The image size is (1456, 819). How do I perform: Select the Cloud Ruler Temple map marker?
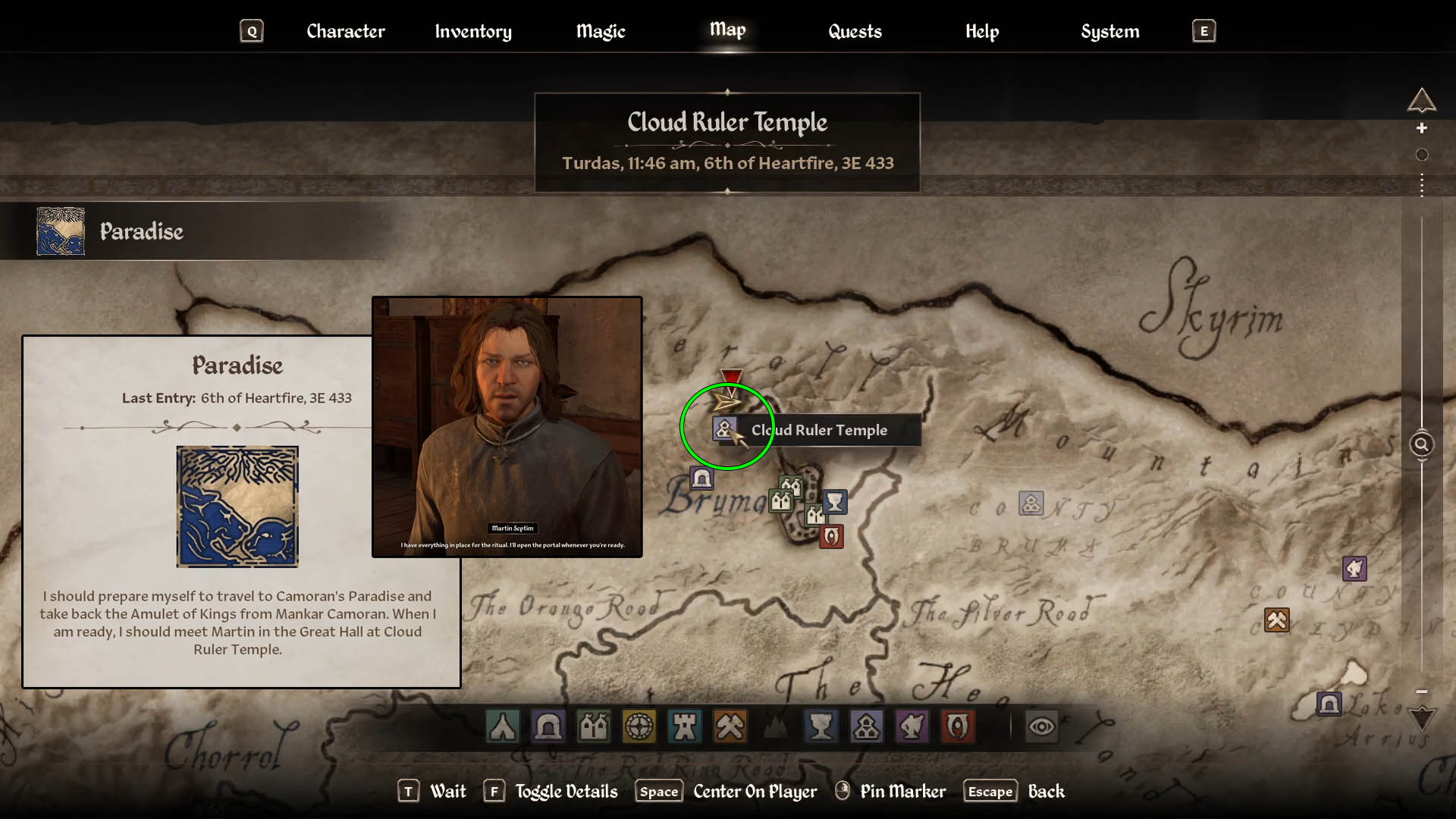coord(724,429)
